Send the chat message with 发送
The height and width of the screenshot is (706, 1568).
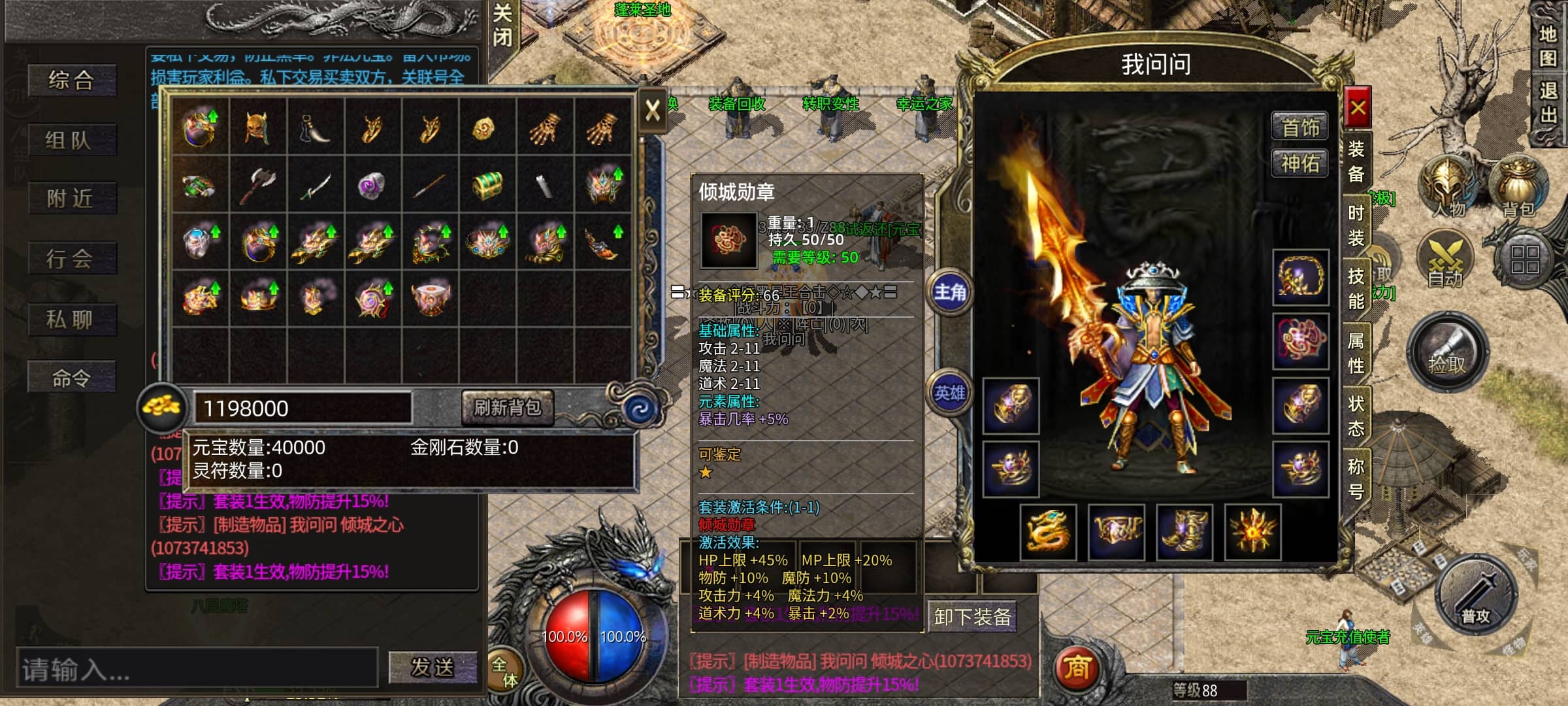432,667
